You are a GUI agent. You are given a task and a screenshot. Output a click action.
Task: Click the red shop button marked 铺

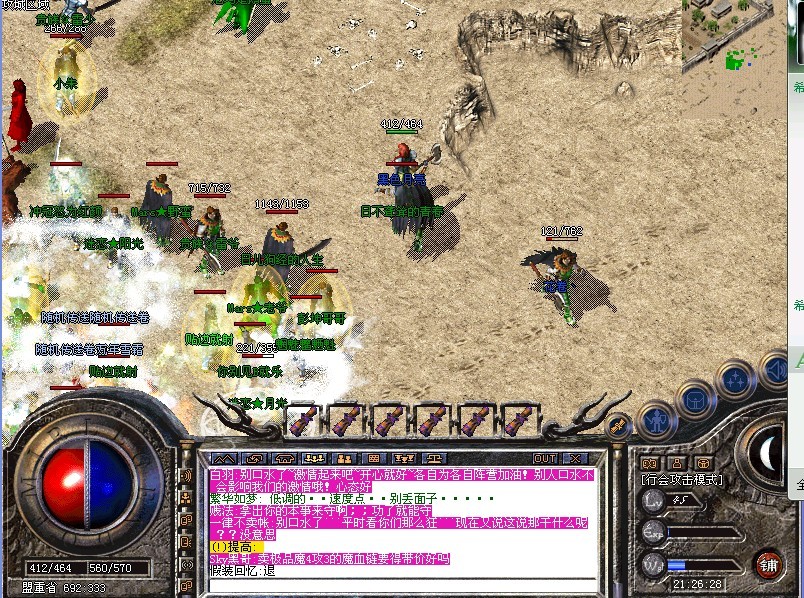point(768,563)
